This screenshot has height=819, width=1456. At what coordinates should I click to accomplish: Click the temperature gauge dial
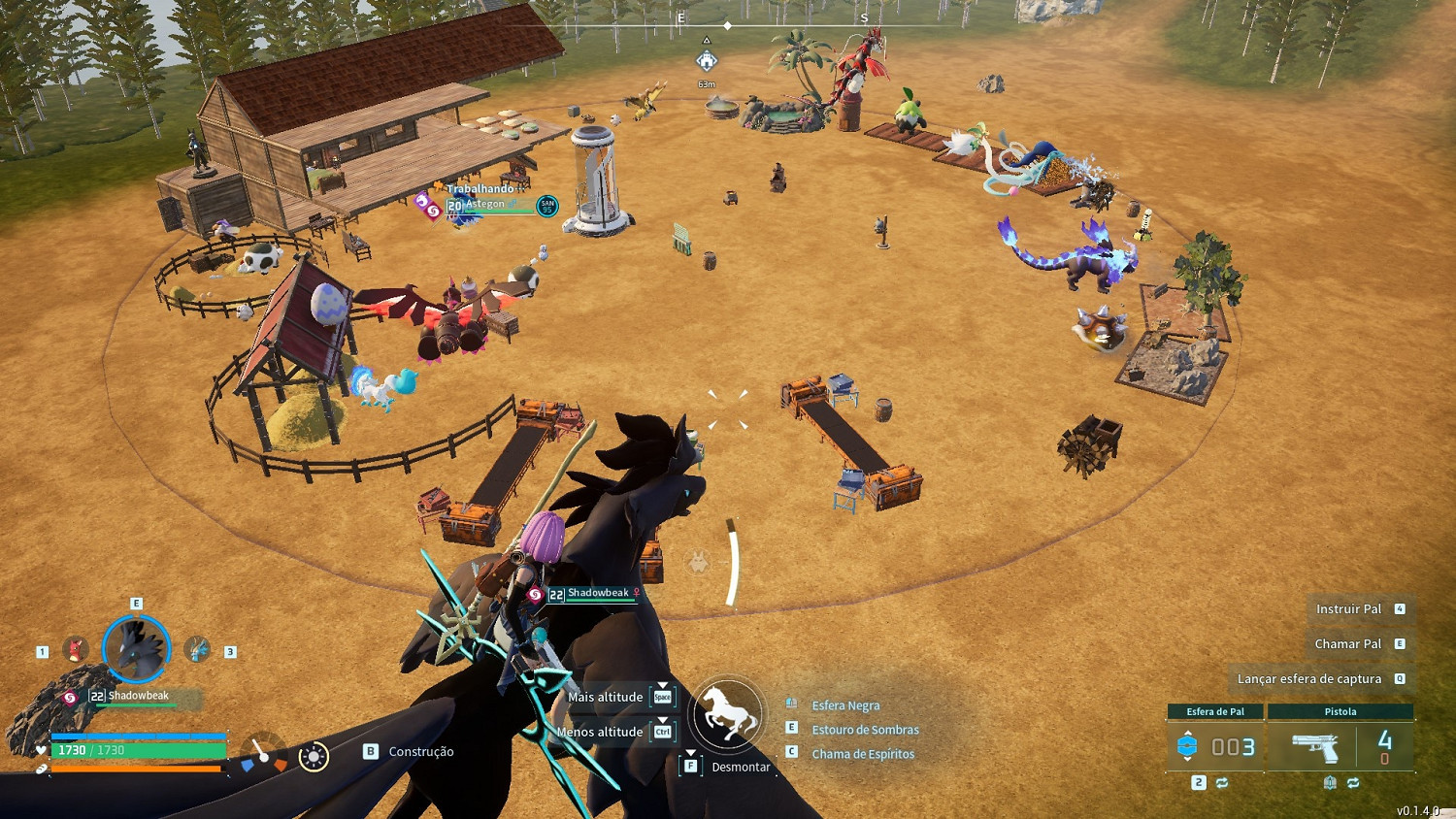pyautogui.click(x=263, y=756)
